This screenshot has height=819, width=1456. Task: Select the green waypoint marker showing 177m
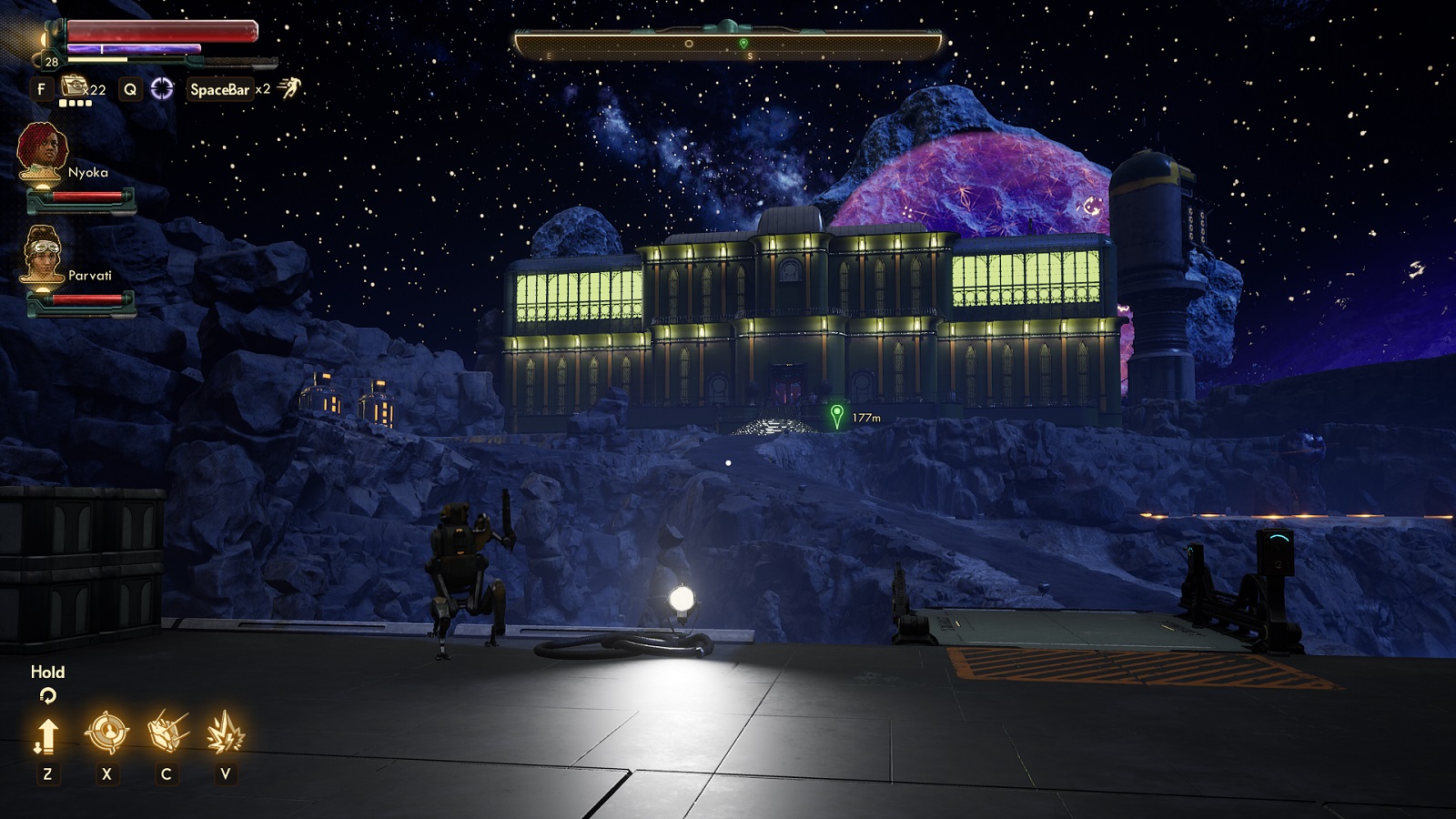836,416
